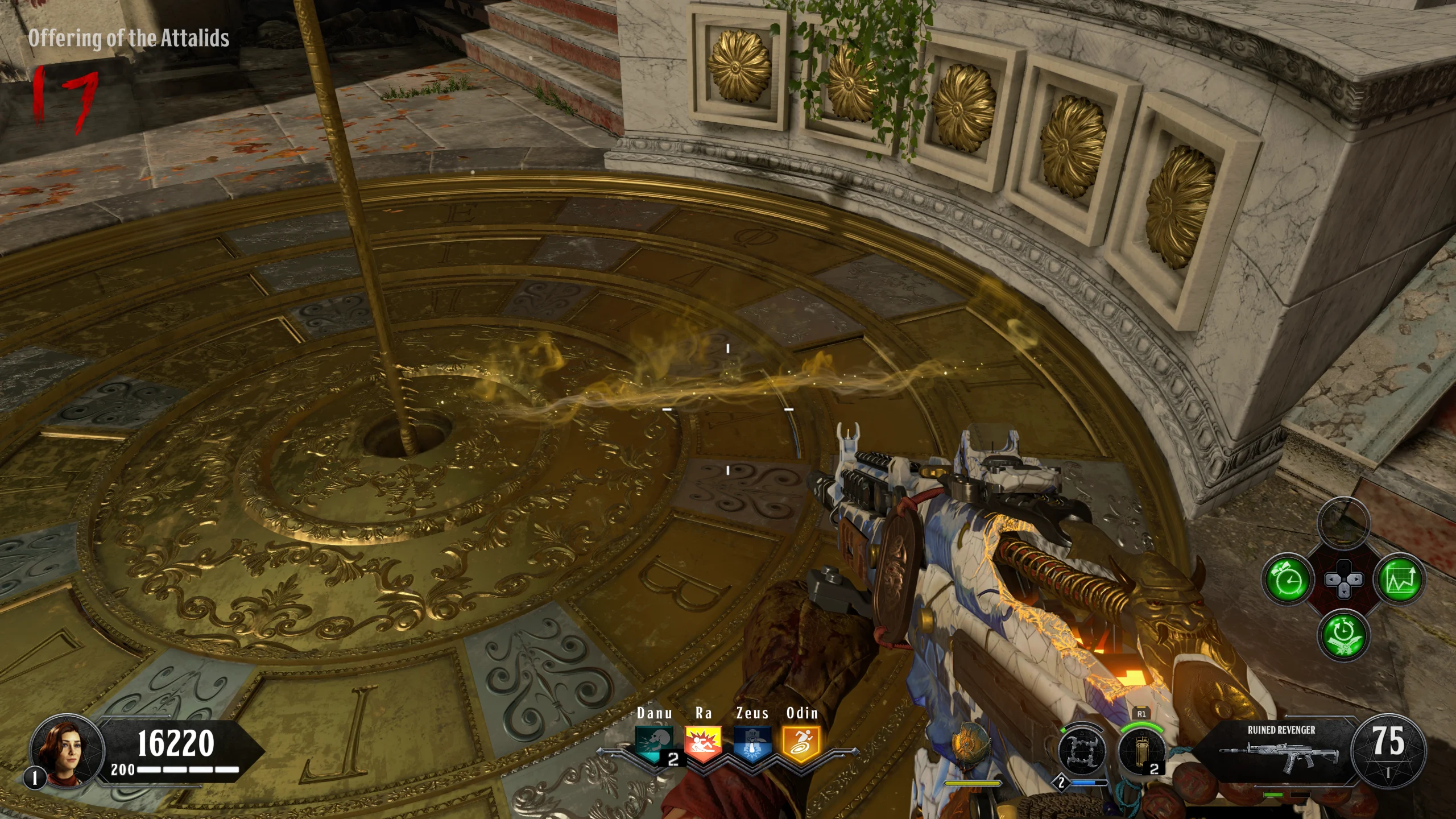Select the Ruined Revenger weapon panel

pyautogui.click(x=1281, y=751)
